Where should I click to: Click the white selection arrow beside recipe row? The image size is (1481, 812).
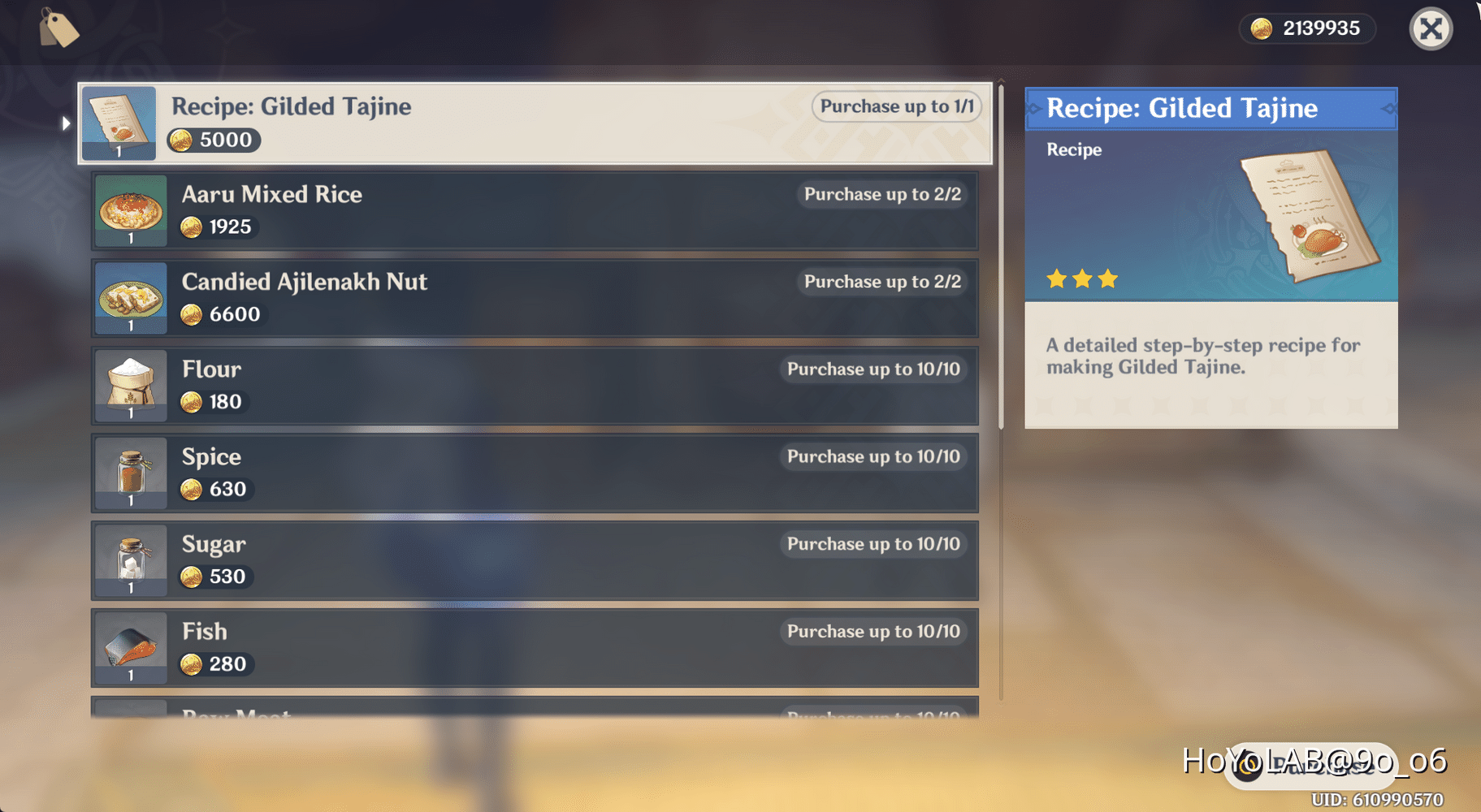(x=65, y=123)
